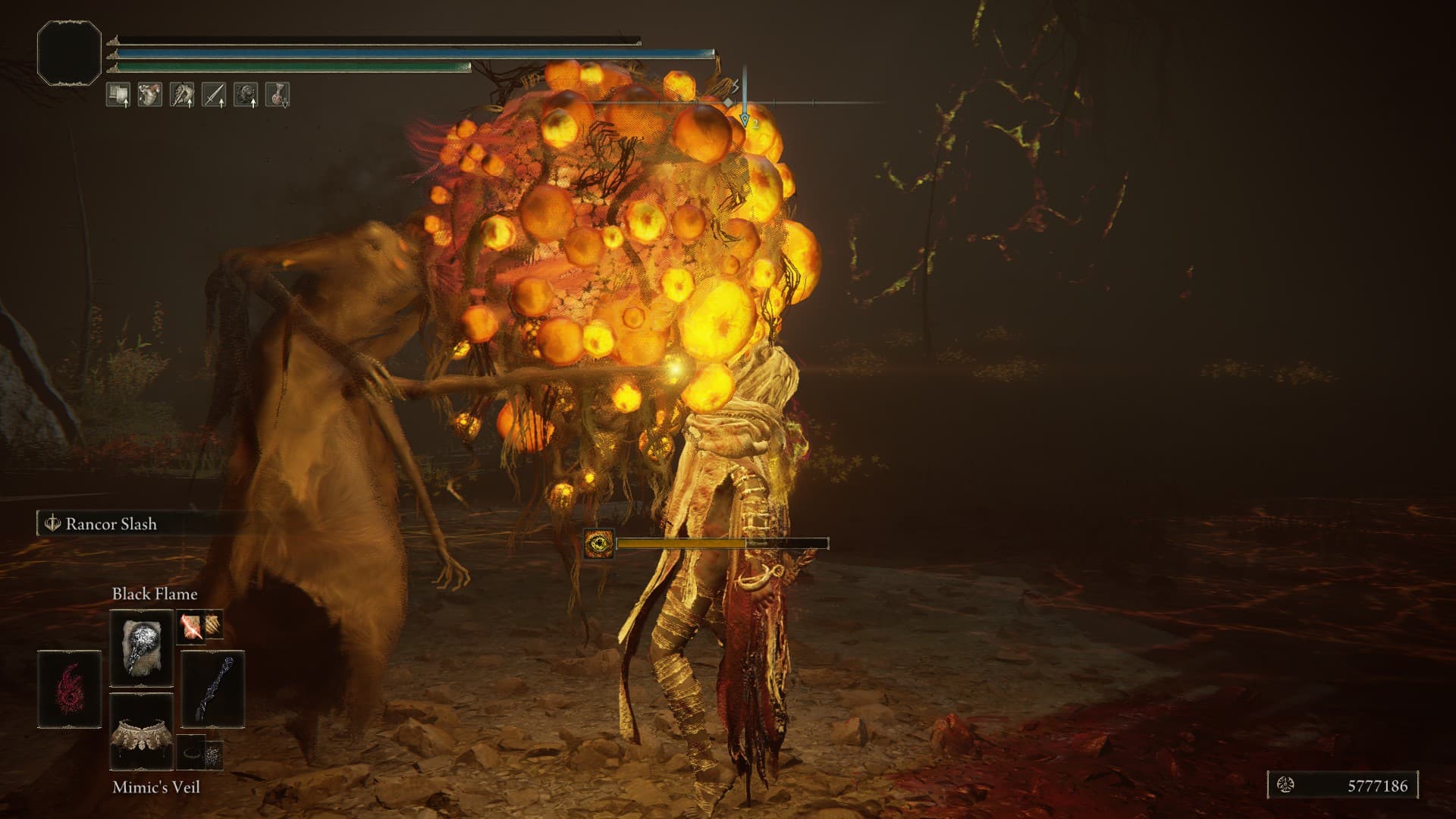1456x819 pixels.
Task: Select the small lightning spell slot beside Black Flame
Action: 190,626
